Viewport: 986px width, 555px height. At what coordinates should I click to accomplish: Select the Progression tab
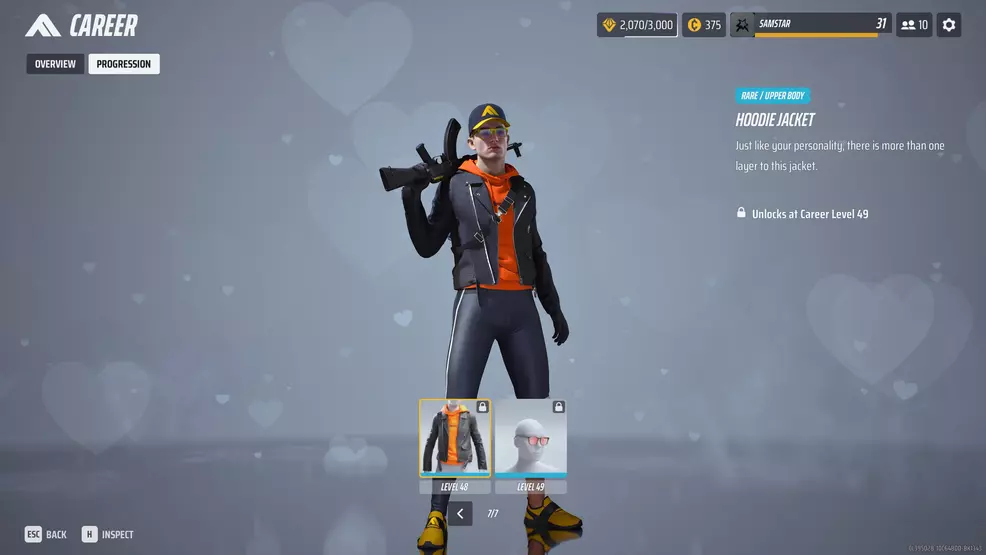[123, 64]
